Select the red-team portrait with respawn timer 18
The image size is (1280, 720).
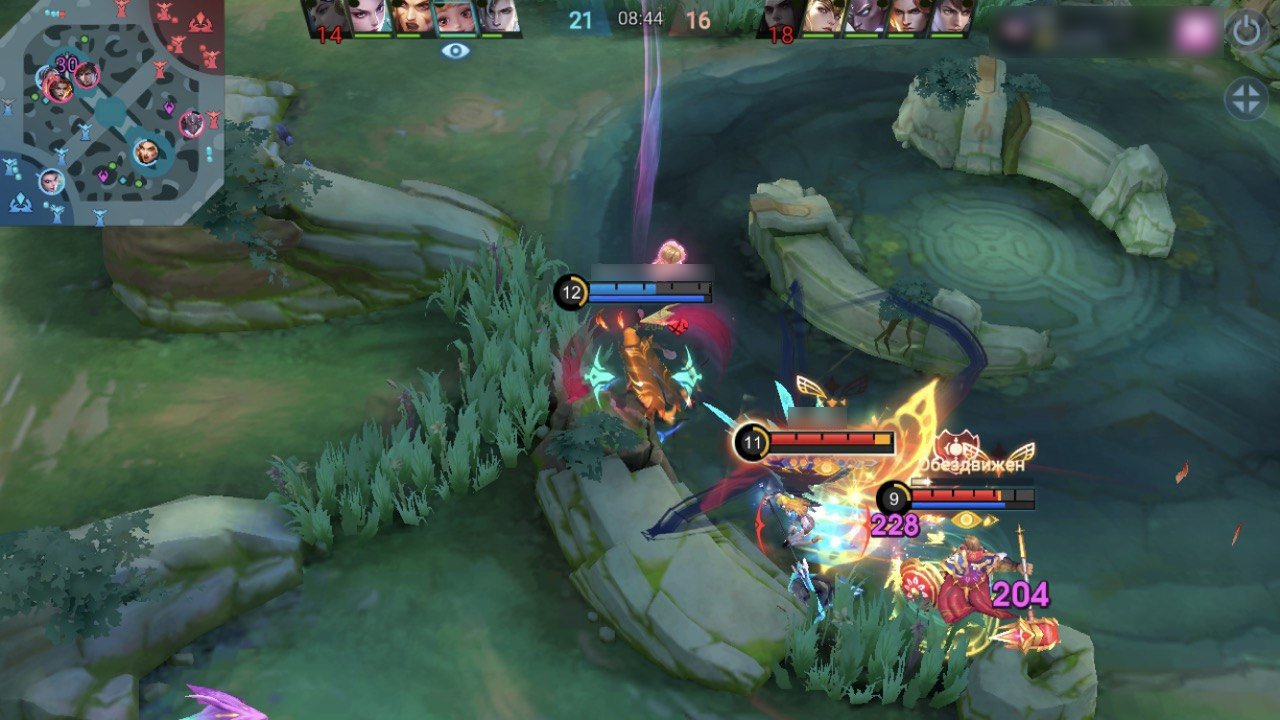[x=780, y=20]
